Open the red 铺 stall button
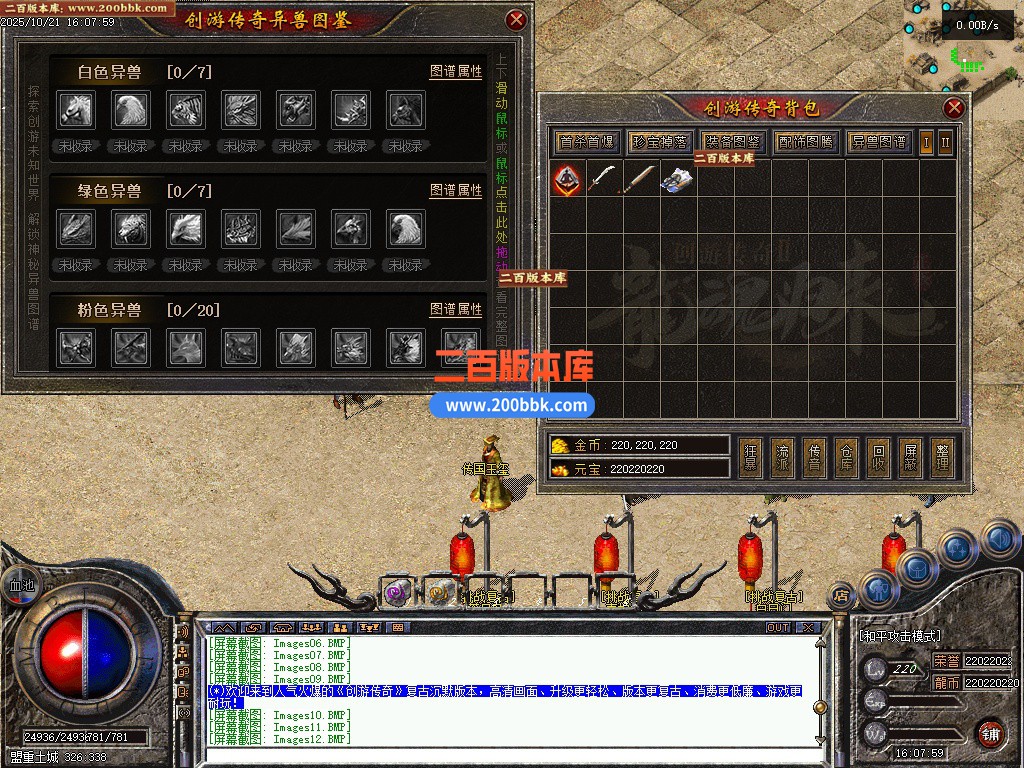The height and width of the screenshot is (768, 1024). [x=989, y=732]
